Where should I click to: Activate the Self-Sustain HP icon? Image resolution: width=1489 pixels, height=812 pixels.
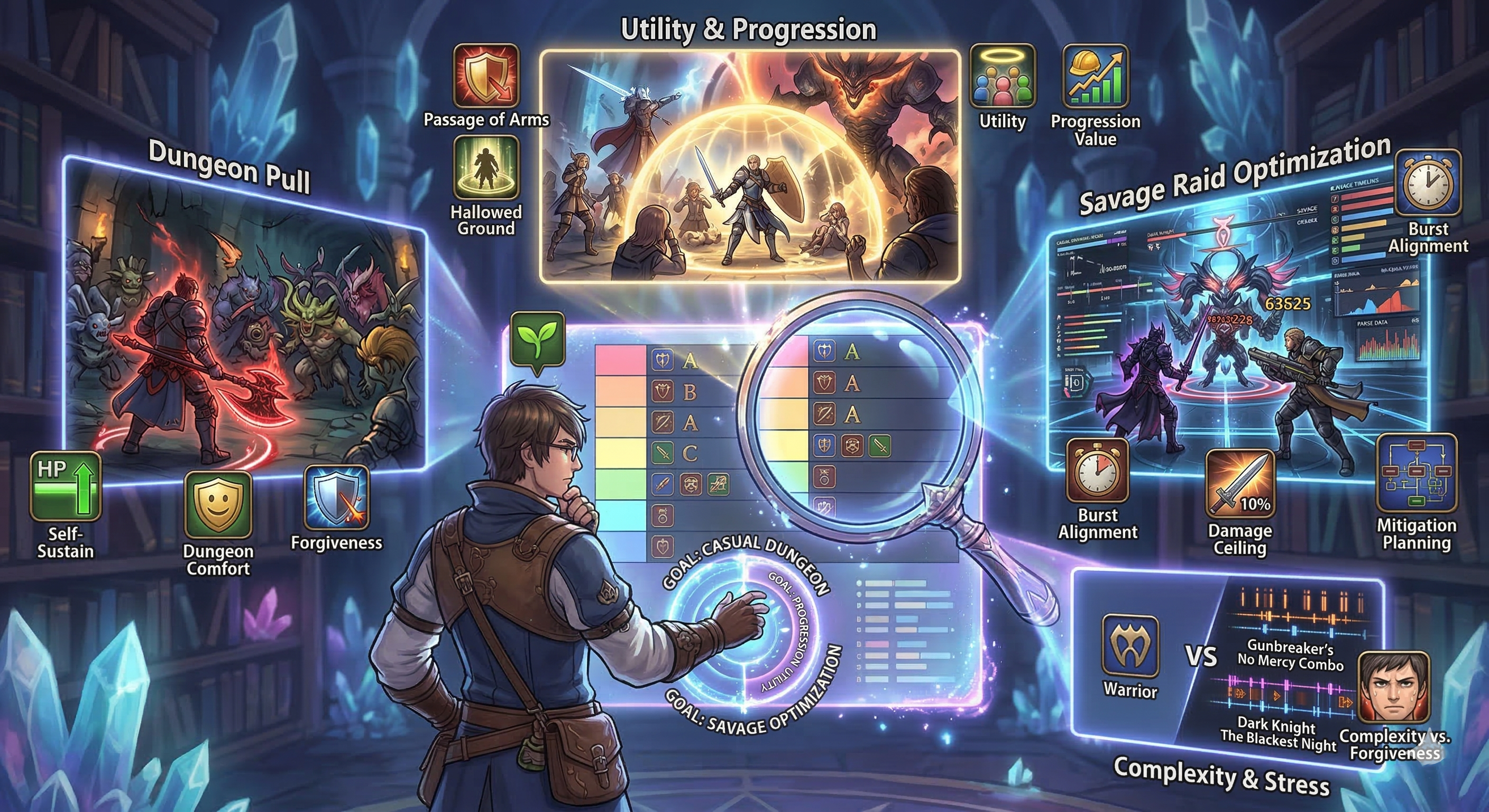click(66, 487)
